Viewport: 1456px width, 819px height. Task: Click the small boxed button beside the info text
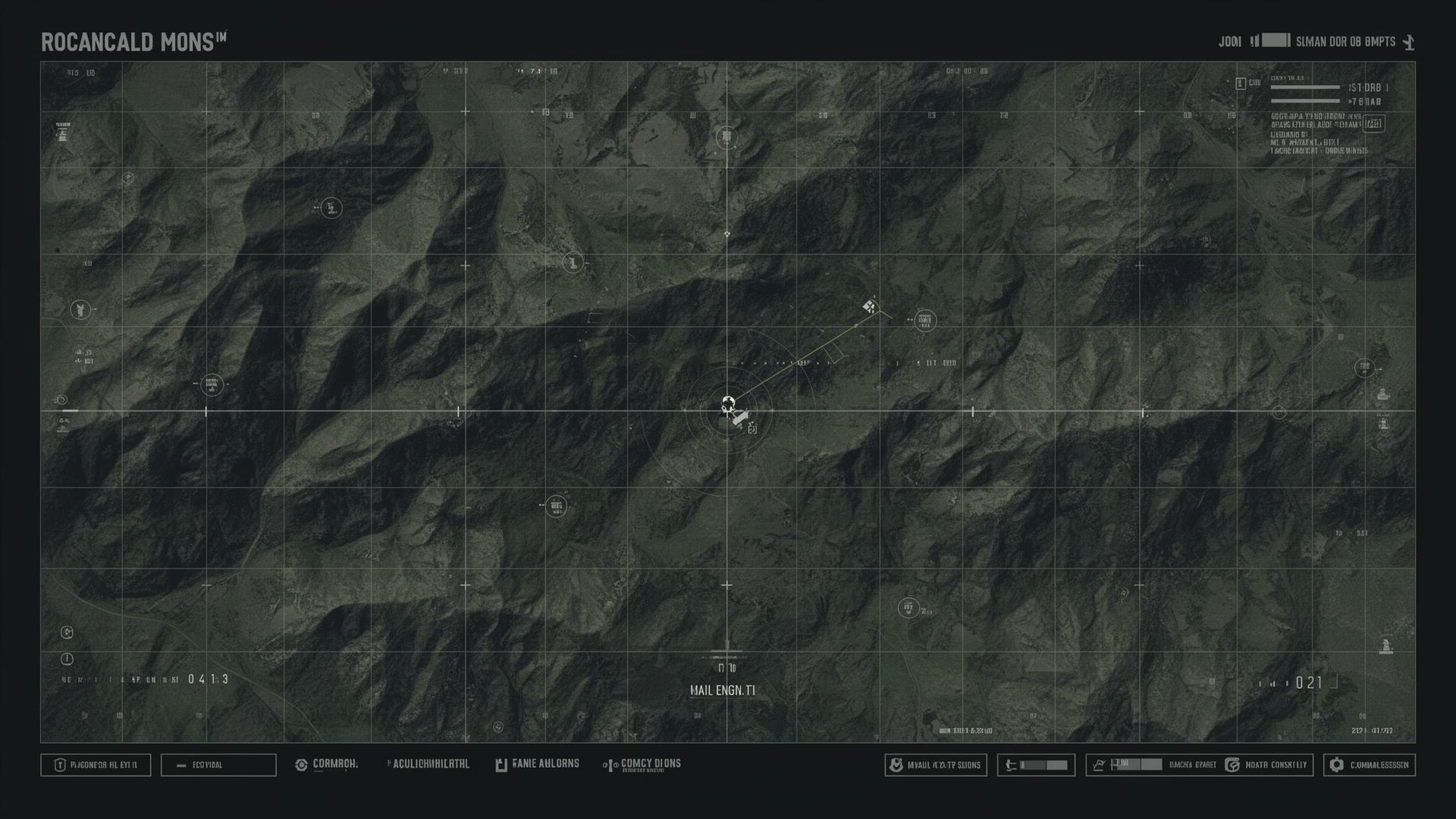(x=1373, y=124)
